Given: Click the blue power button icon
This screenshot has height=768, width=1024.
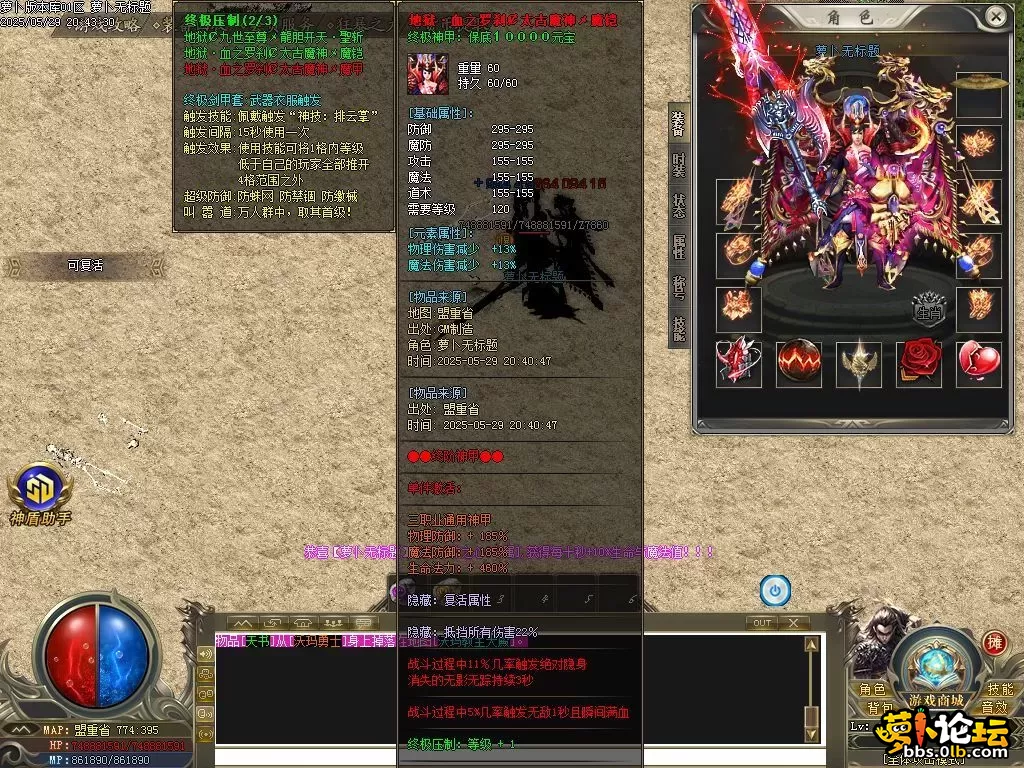Looking at the screenshot, I should coord(775,590).
